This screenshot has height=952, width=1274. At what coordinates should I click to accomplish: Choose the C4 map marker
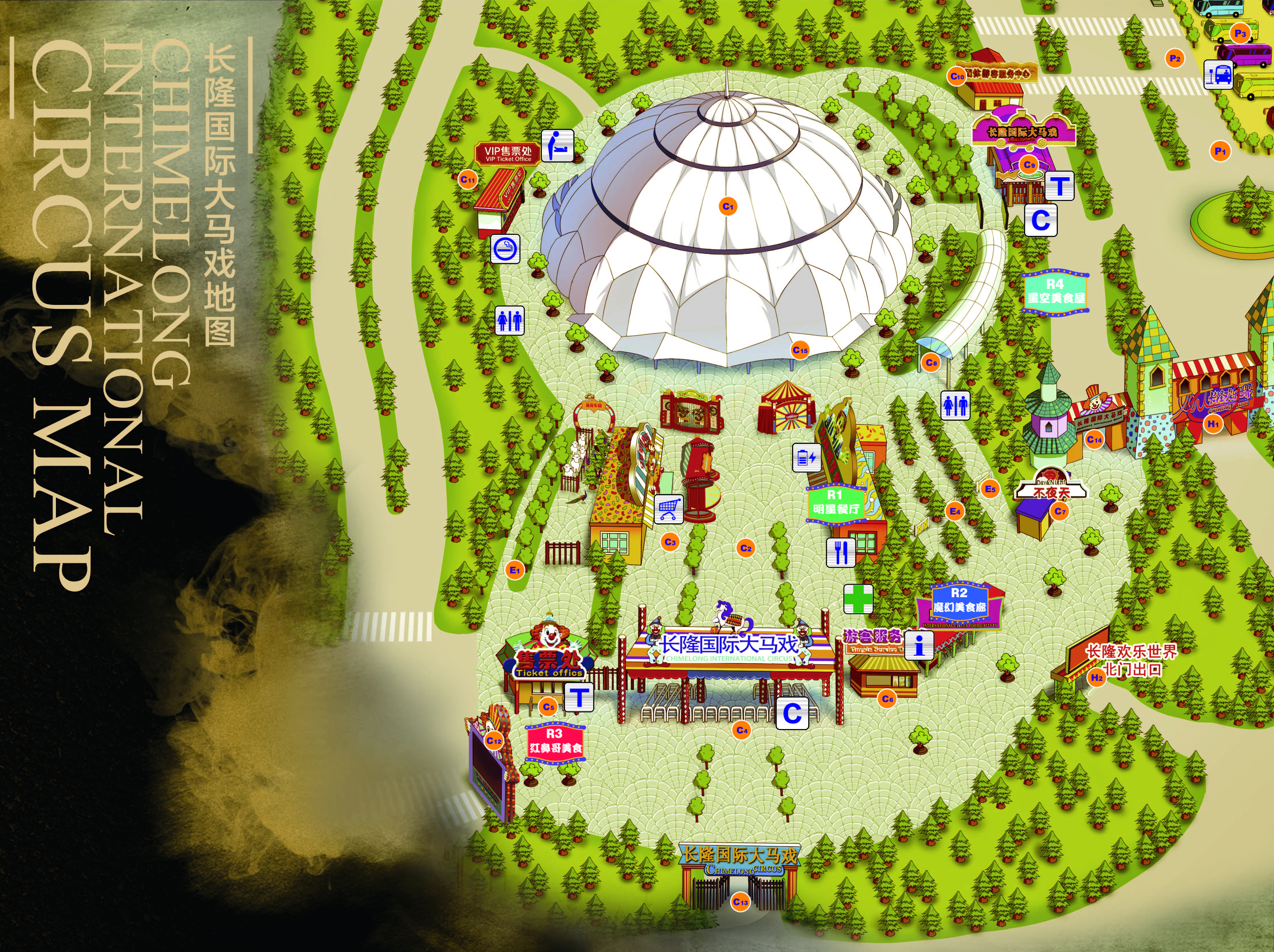(x=742, y=730)
